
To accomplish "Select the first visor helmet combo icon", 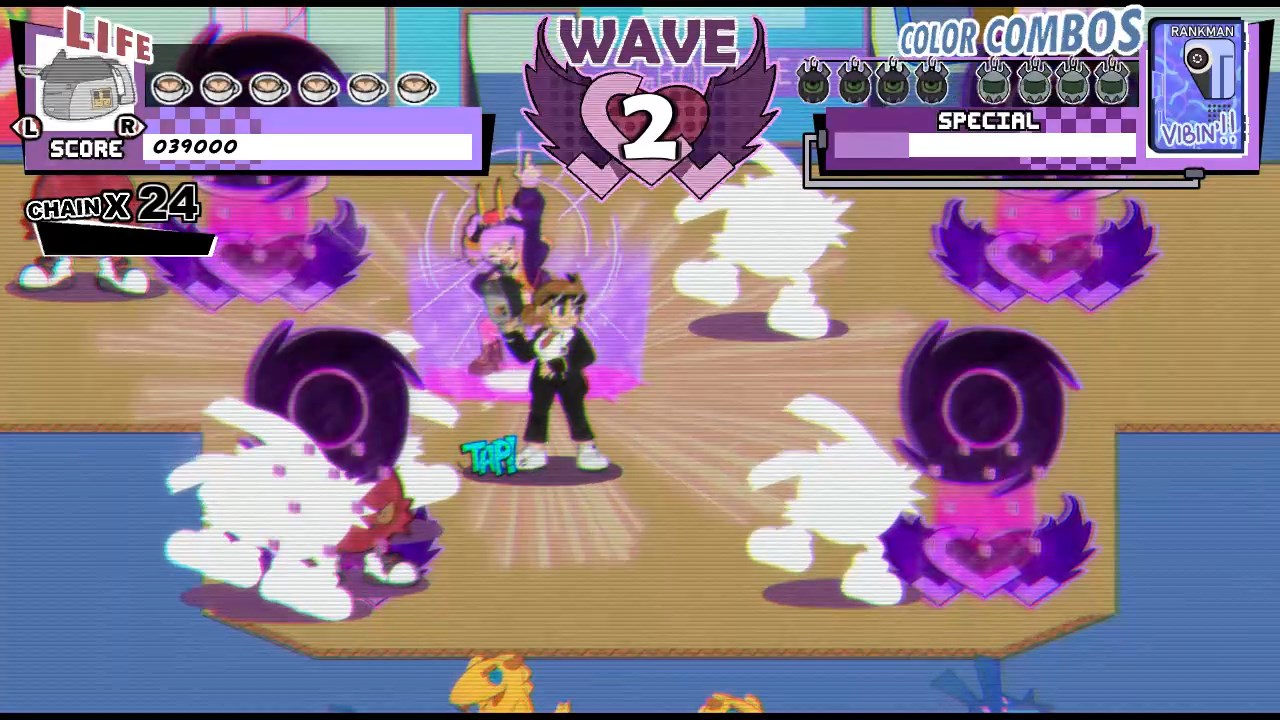I will [993, 82].
